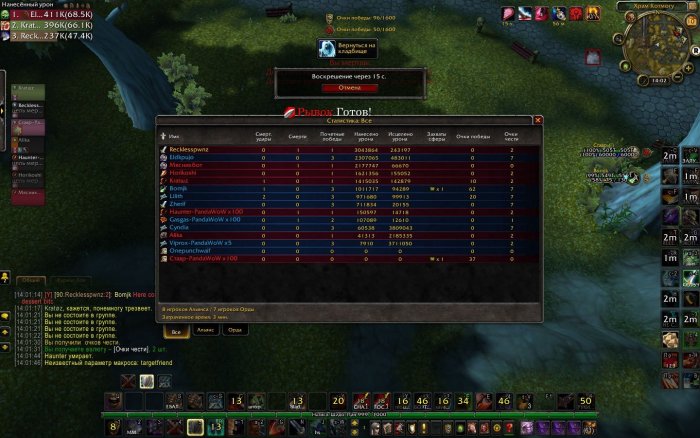
Task: Click the Вернуться на кладбище spirit icon
Action: click(328, 47)
